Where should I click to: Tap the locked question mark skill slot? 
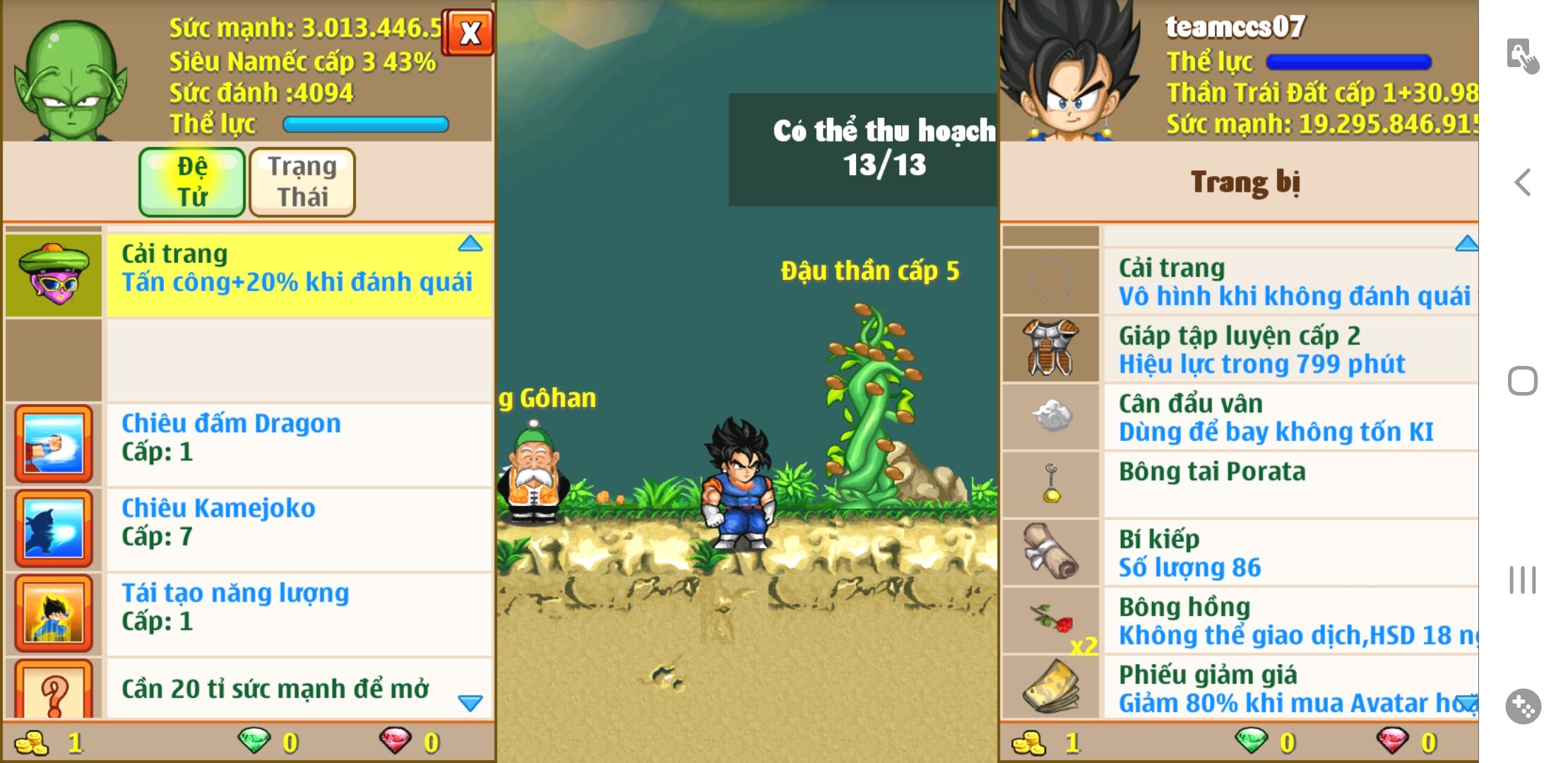click(54, 689)
